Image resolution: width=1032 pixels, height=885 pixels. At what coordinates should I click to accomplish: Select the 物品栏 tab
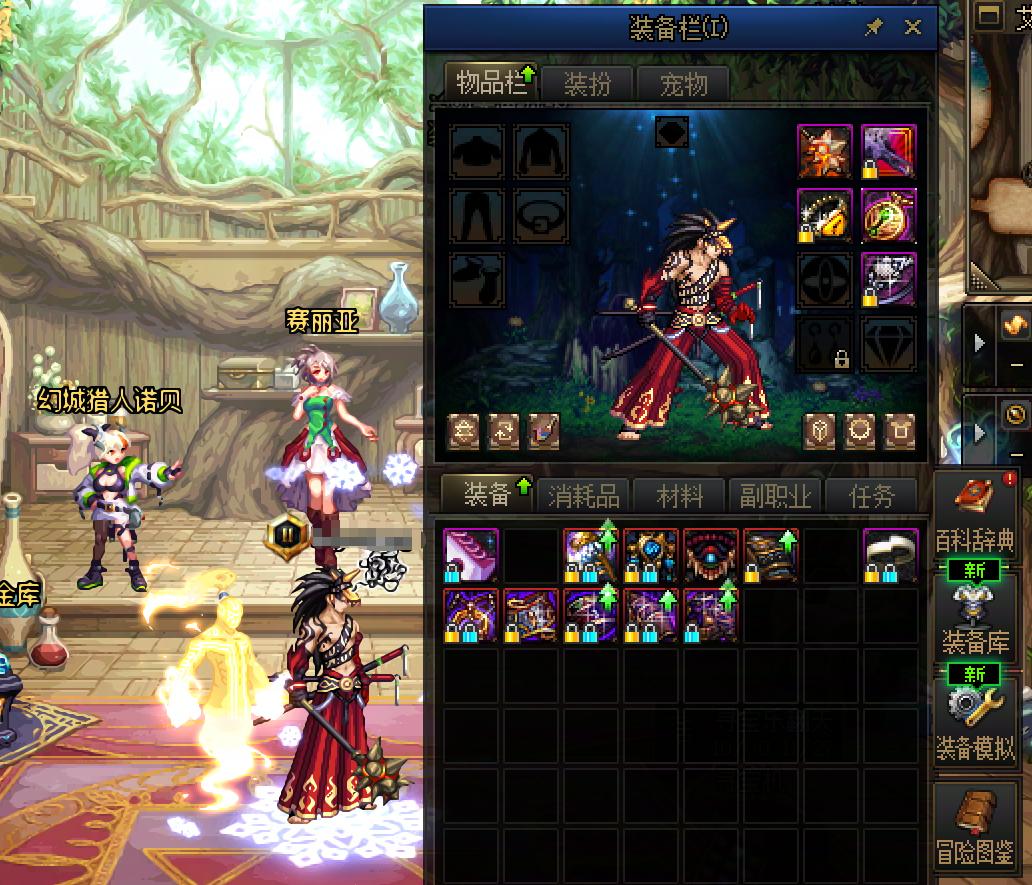coord(490,83)
